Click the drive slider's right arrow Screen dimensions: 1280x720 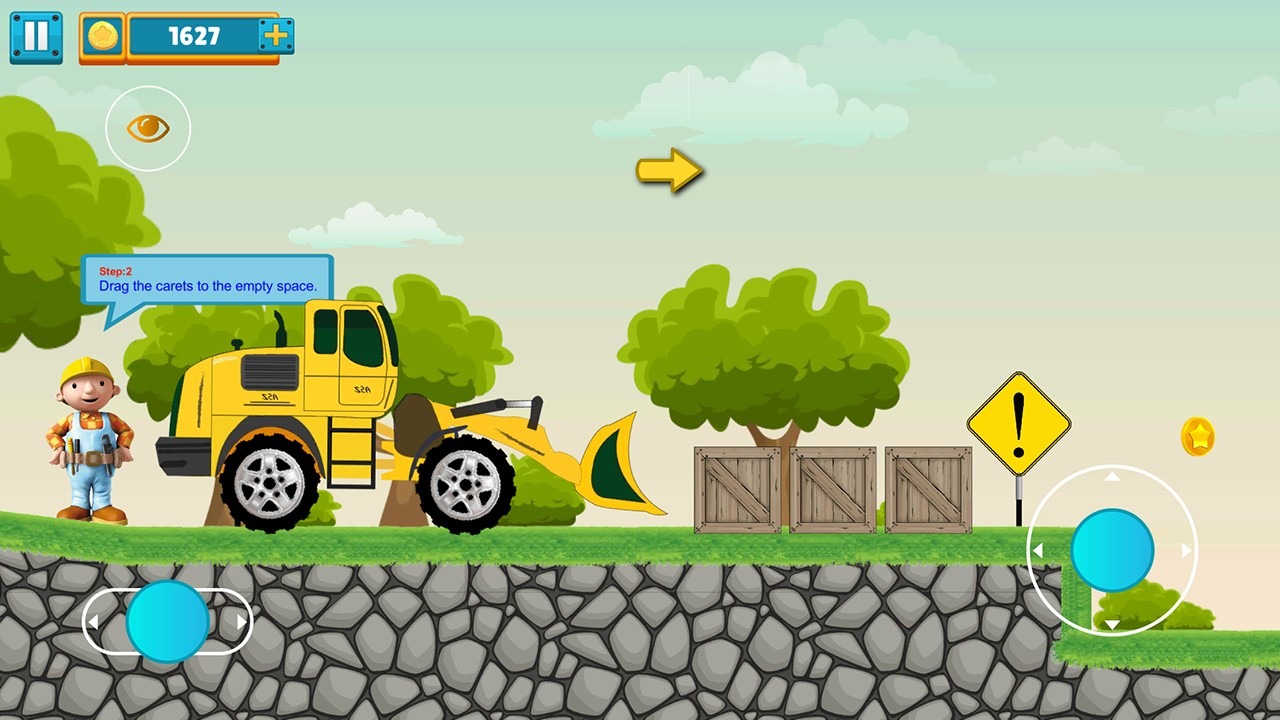pos(241,622)
